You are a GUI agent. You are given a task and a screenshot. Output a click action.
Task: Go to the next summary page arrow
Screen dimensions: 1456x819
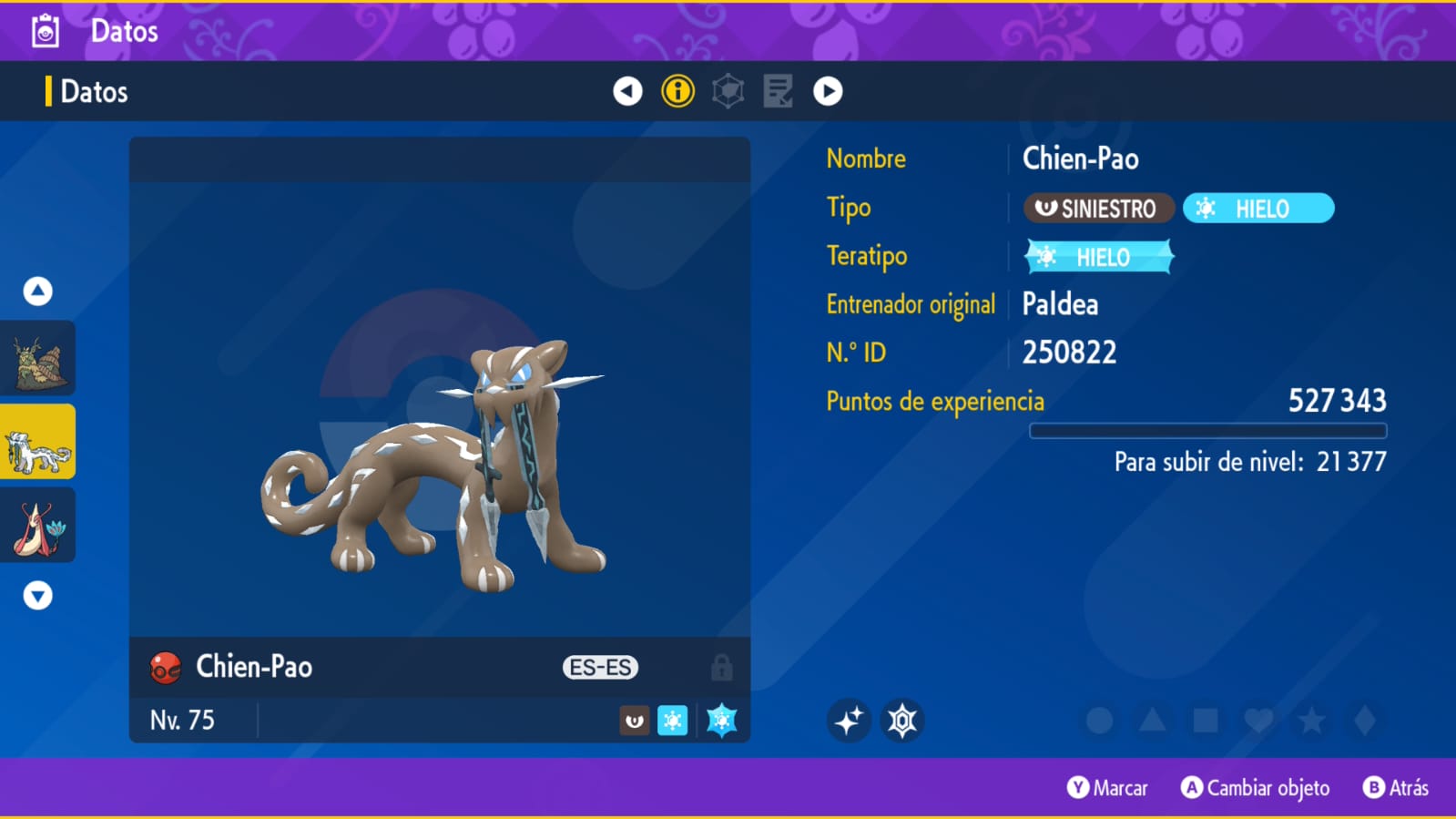coord(828,91)
